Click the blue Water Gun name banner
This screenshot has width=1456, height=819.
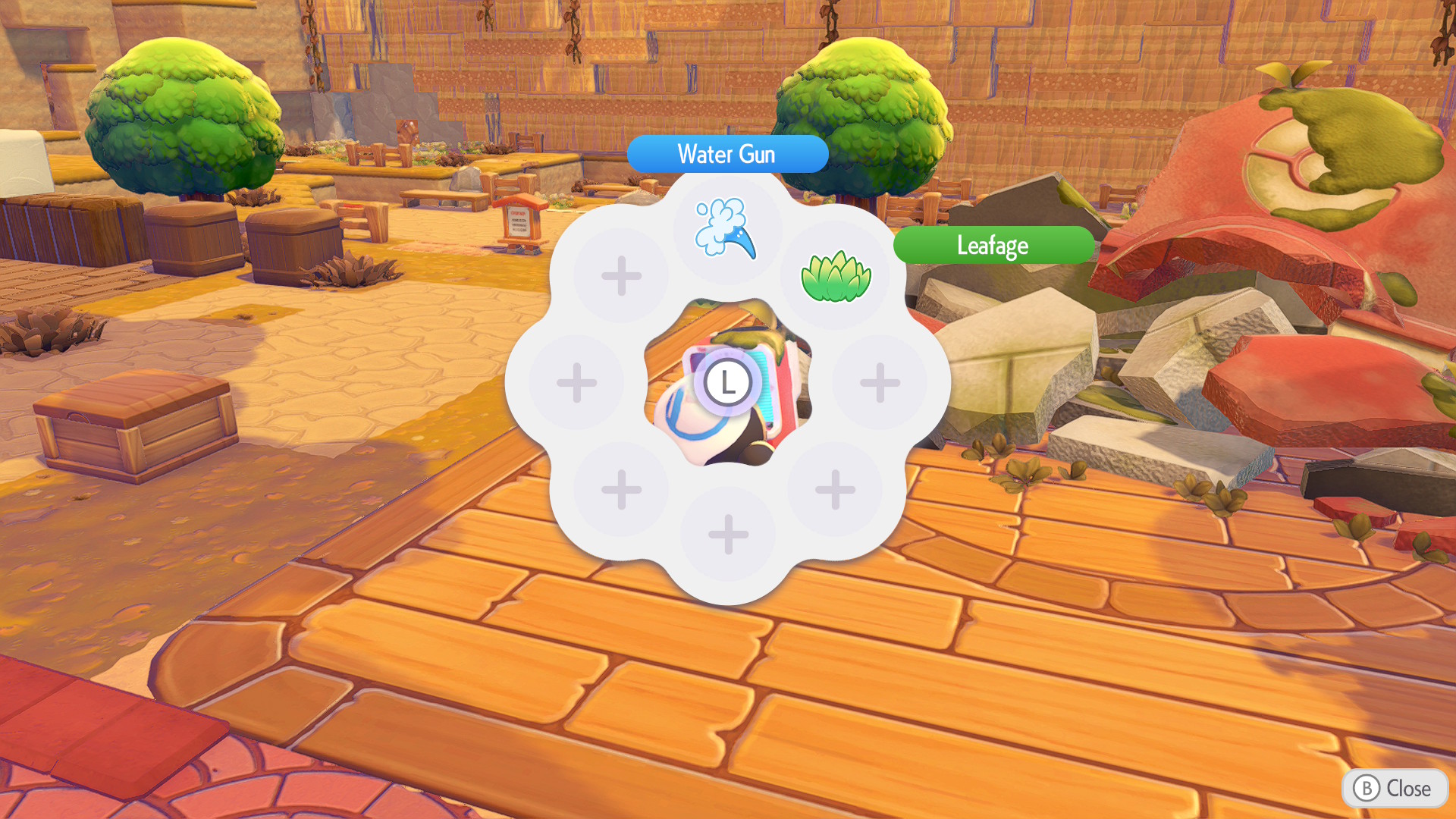[727, 154]
